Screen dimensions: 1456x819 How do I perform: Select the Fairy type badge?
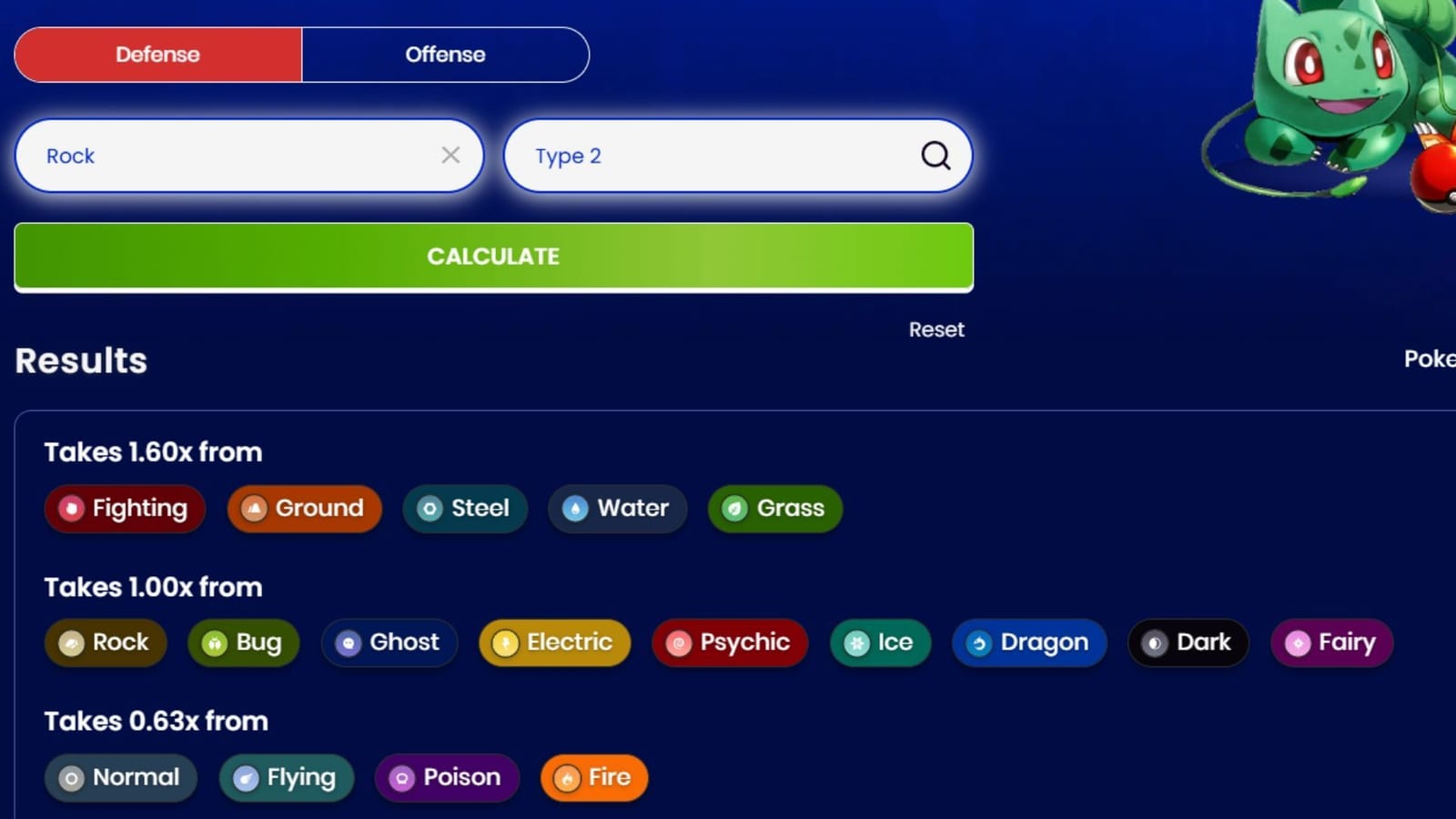point(1330,643)
